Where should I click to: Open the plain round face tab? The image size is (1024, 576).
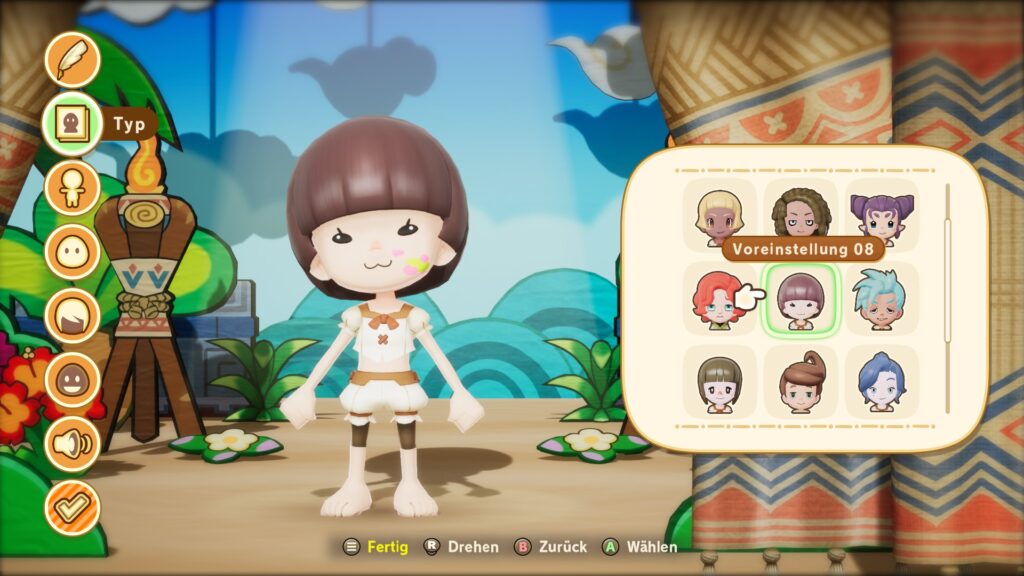(72, 251)
